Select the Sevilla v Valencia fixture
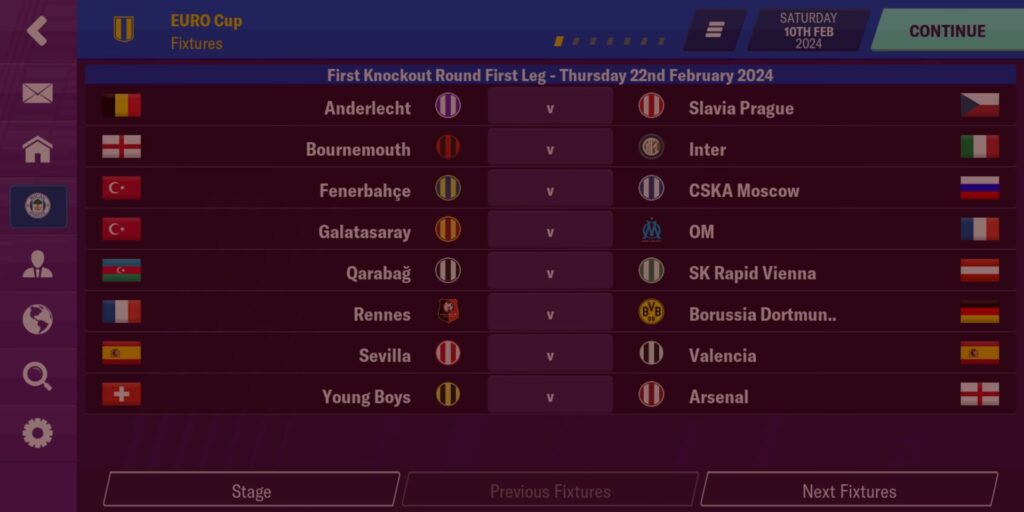The width and height of the screenshot is (1024, 512). click(550, 355)
